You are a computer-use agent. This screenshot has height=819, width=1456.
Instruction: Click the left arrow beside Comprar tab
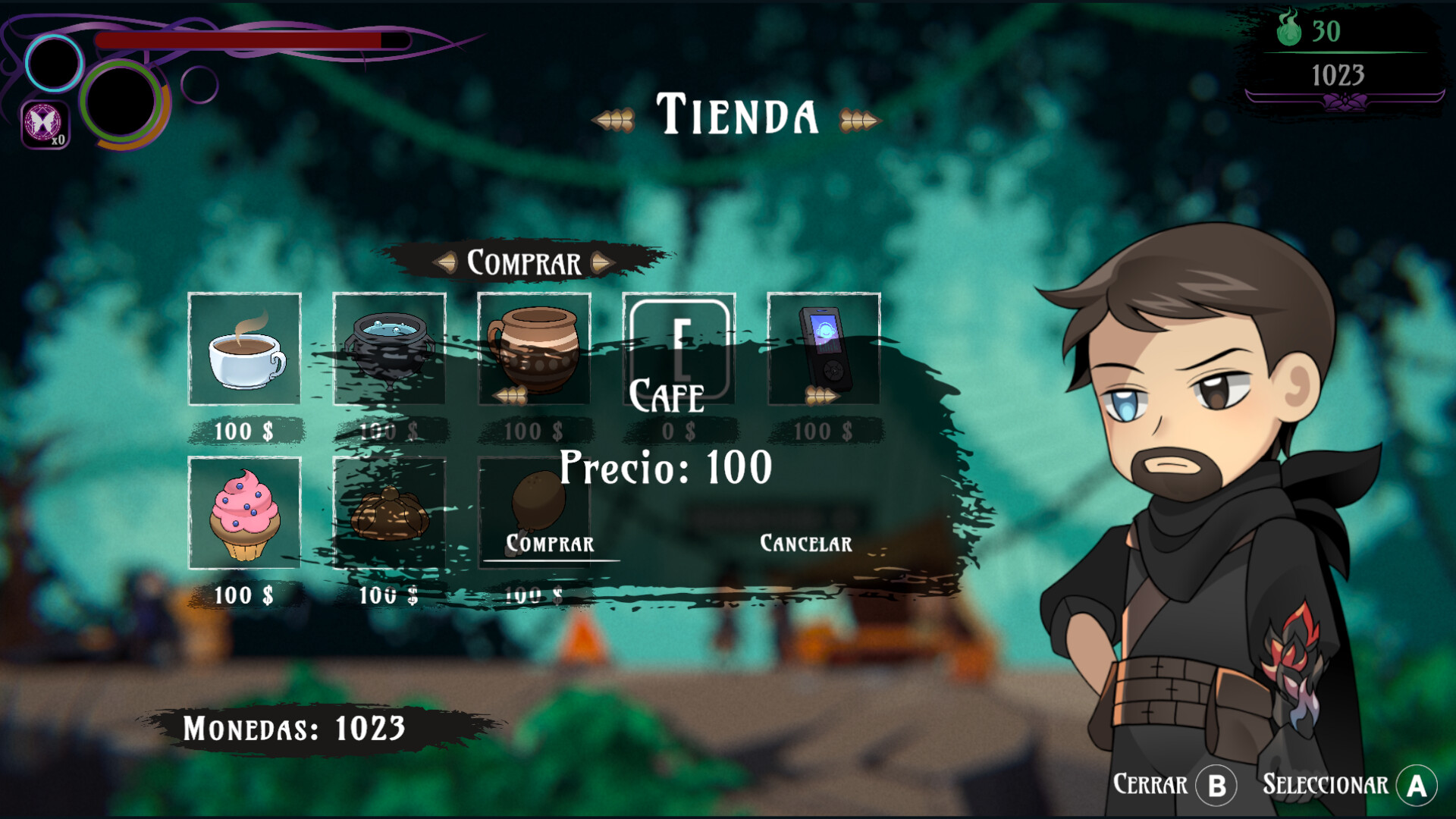click(x=446, y=262)
